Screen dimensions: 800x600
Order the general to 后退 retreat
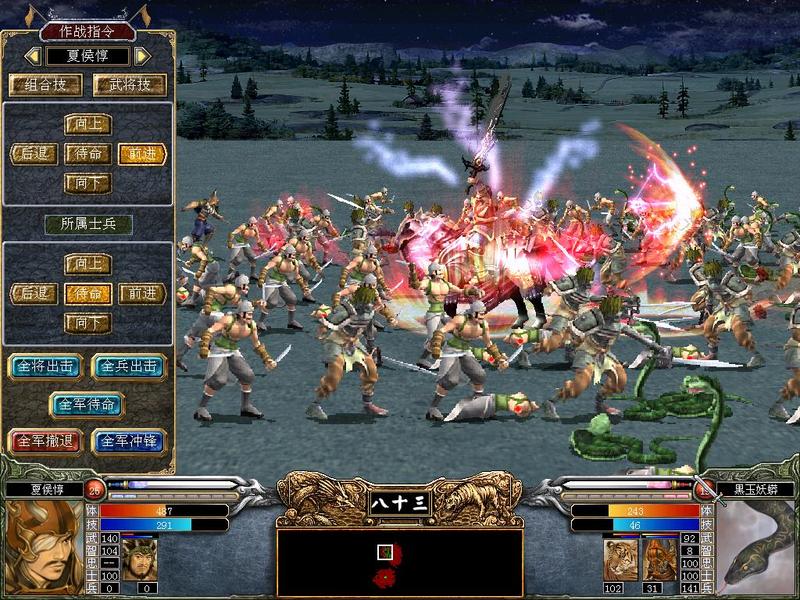pyautogui.click(x=34, y=154)
